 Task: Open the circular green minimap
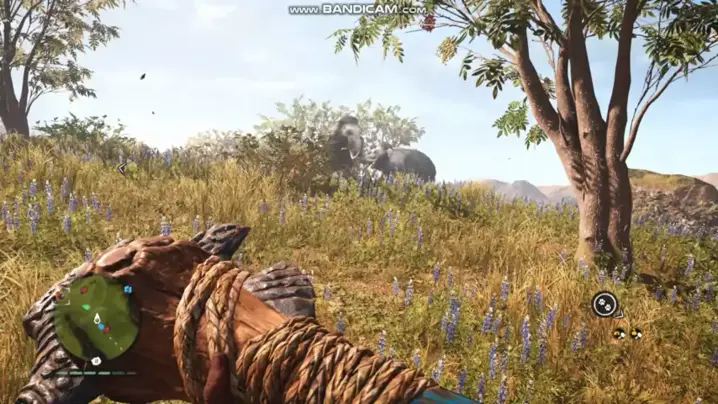(96, 317)
